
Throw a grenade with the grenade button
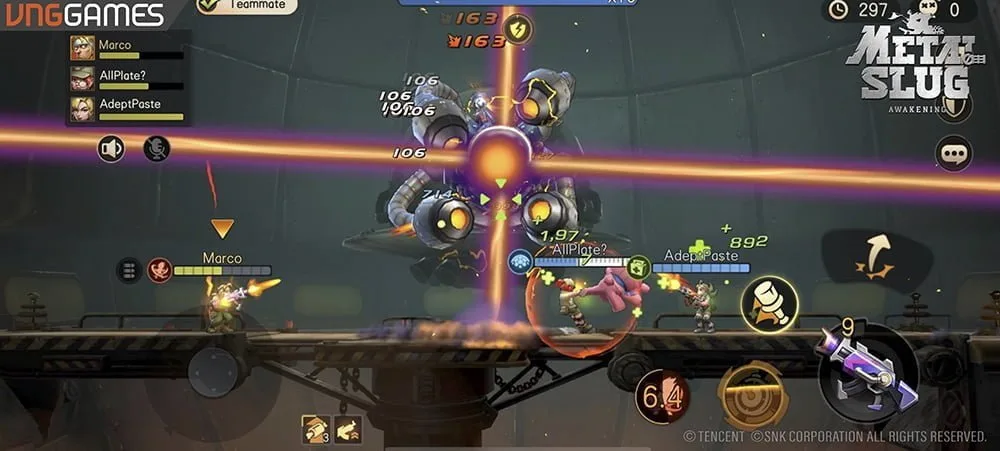(x=769, y=303)
